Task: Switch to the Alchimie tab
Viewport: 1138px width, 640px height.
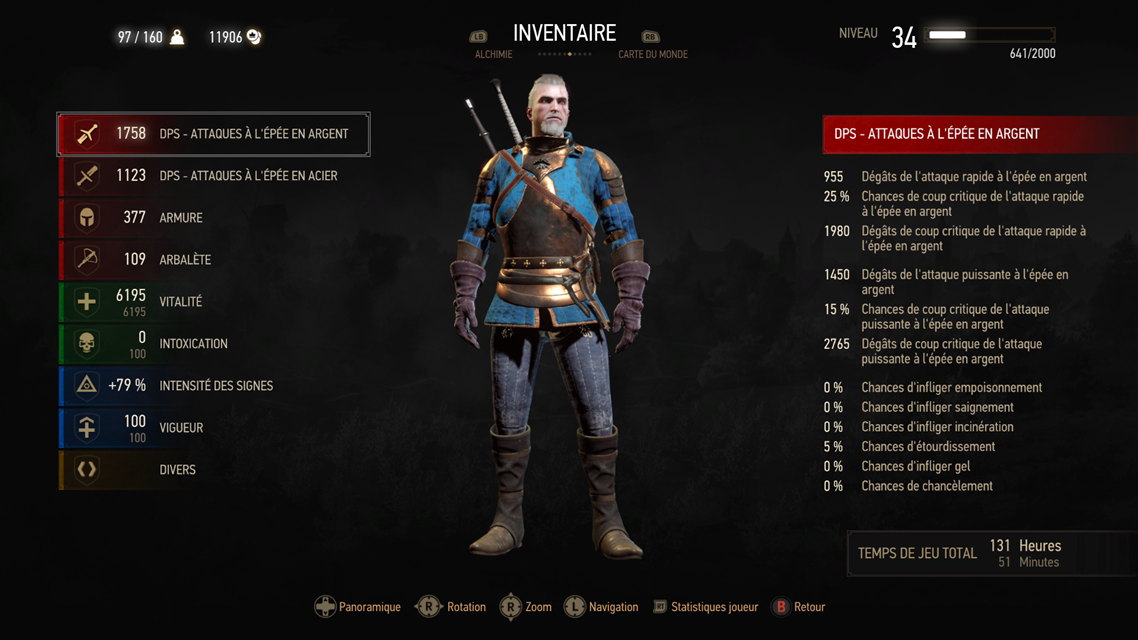Action: 493,54
